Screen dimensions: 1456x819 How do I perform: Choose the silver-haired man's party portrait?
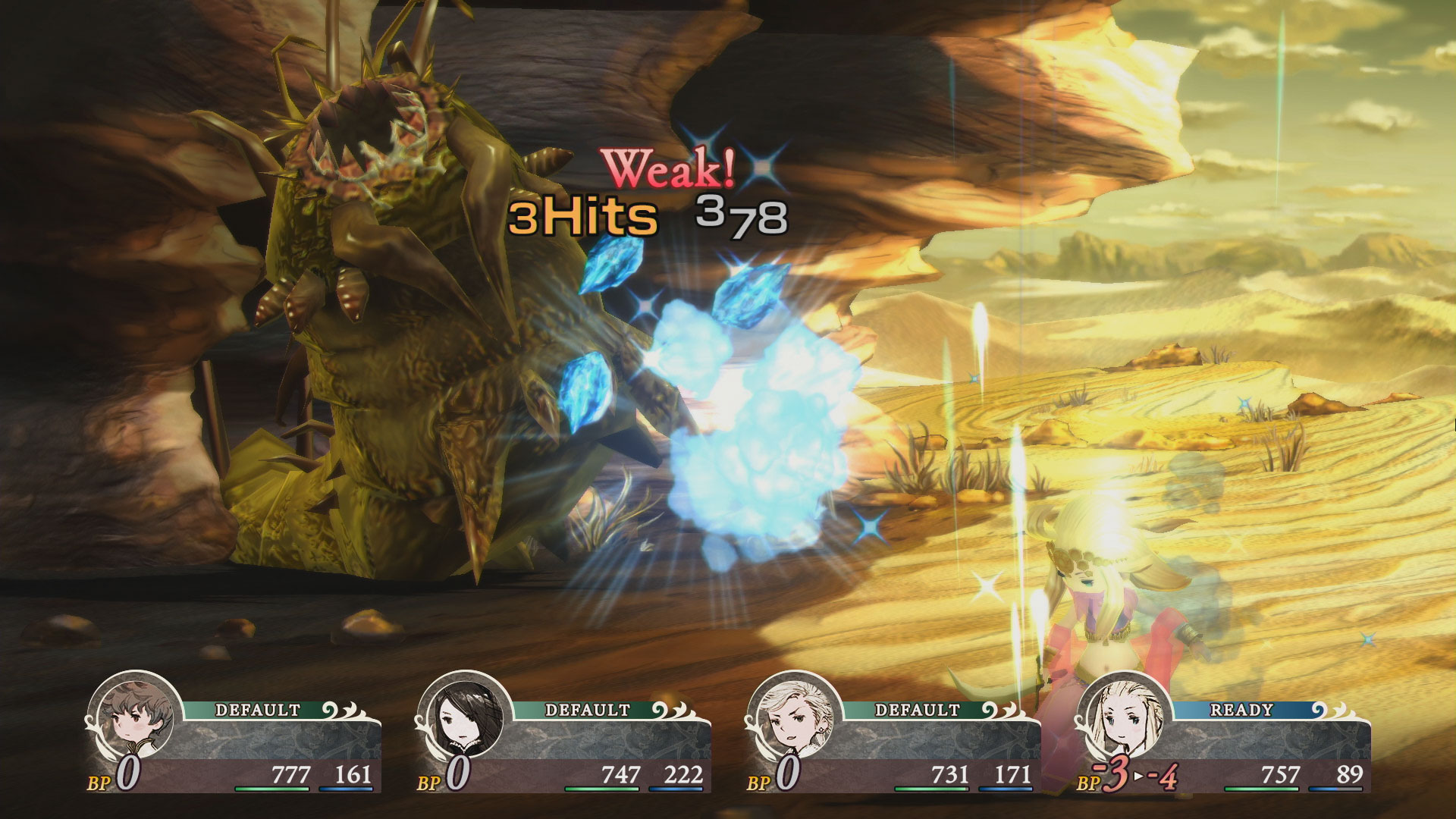pos(794,718)
